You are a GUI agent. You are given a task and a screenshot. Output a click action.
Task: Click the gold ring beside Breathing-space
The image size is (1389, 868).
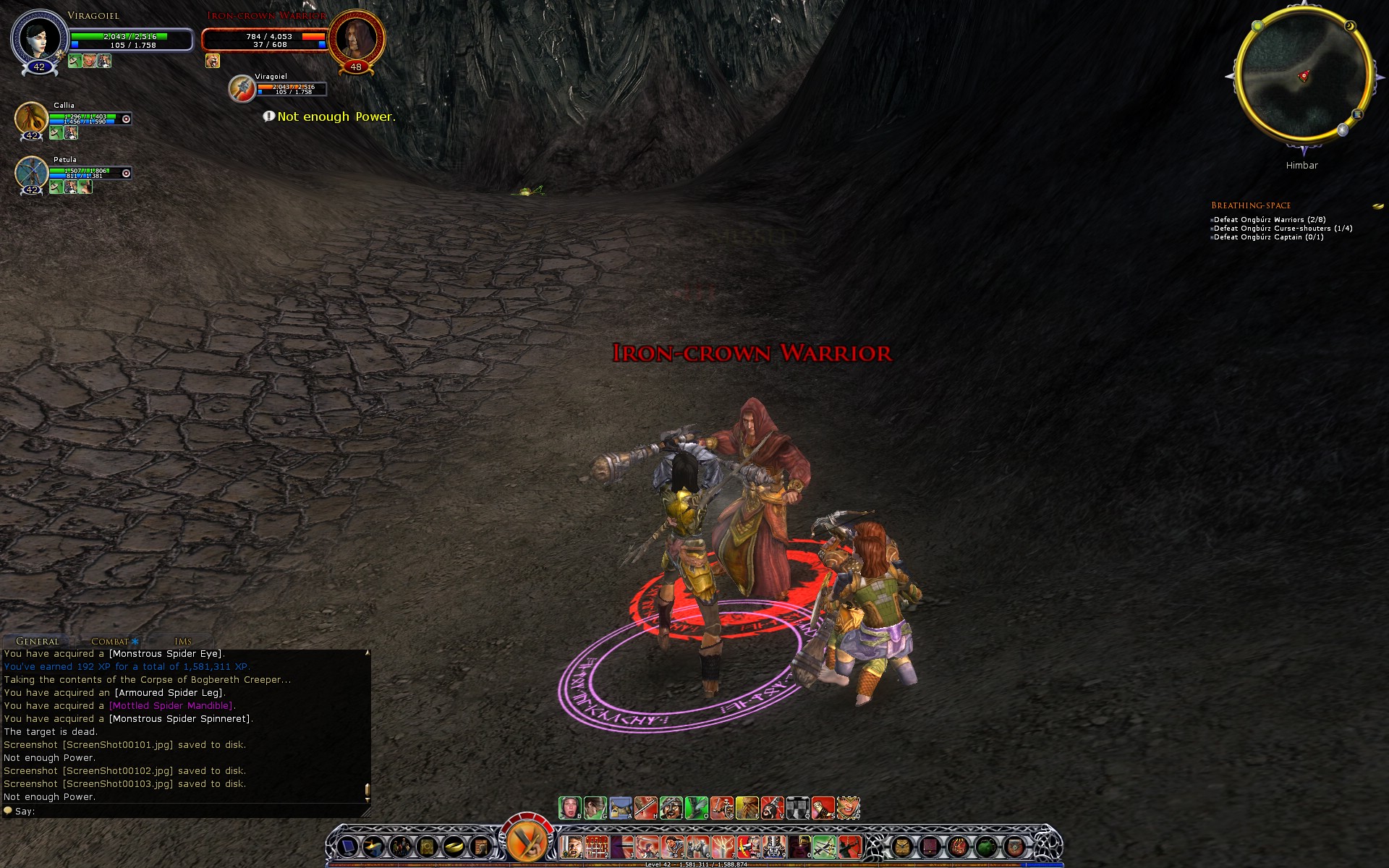(x=1377, y=206)
